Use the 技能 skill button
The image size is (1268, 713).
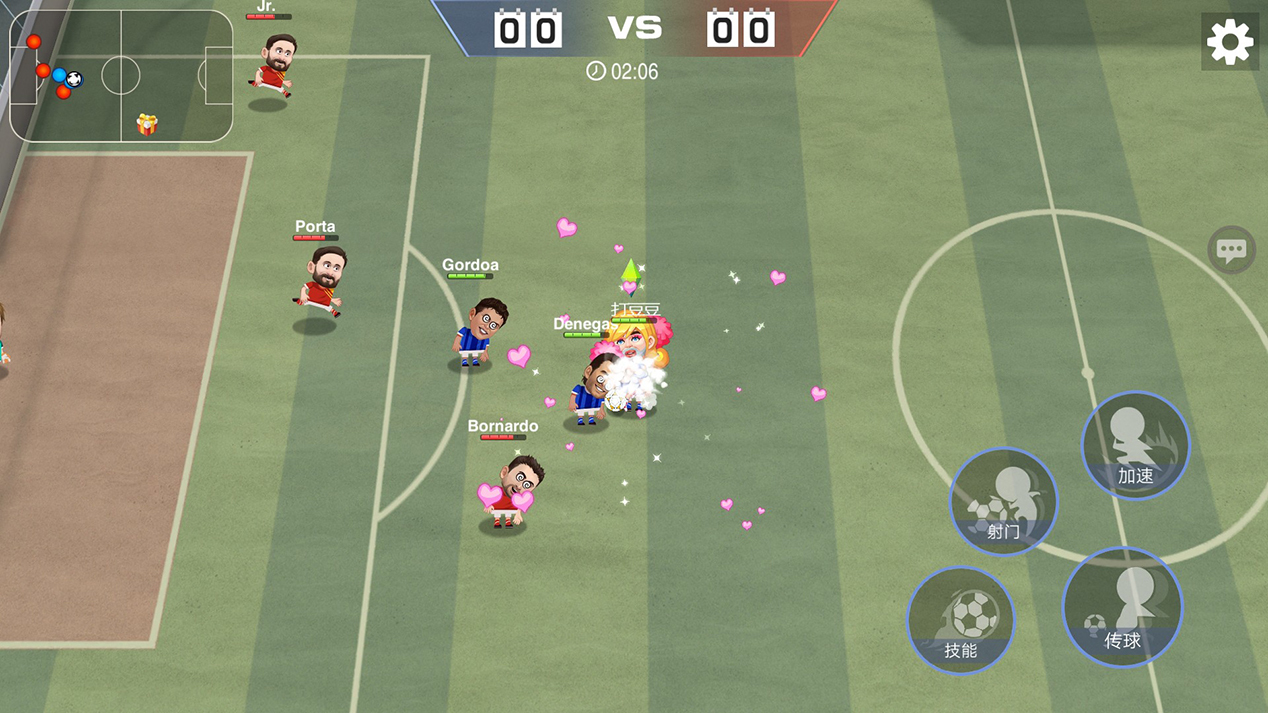coord(961,620)
